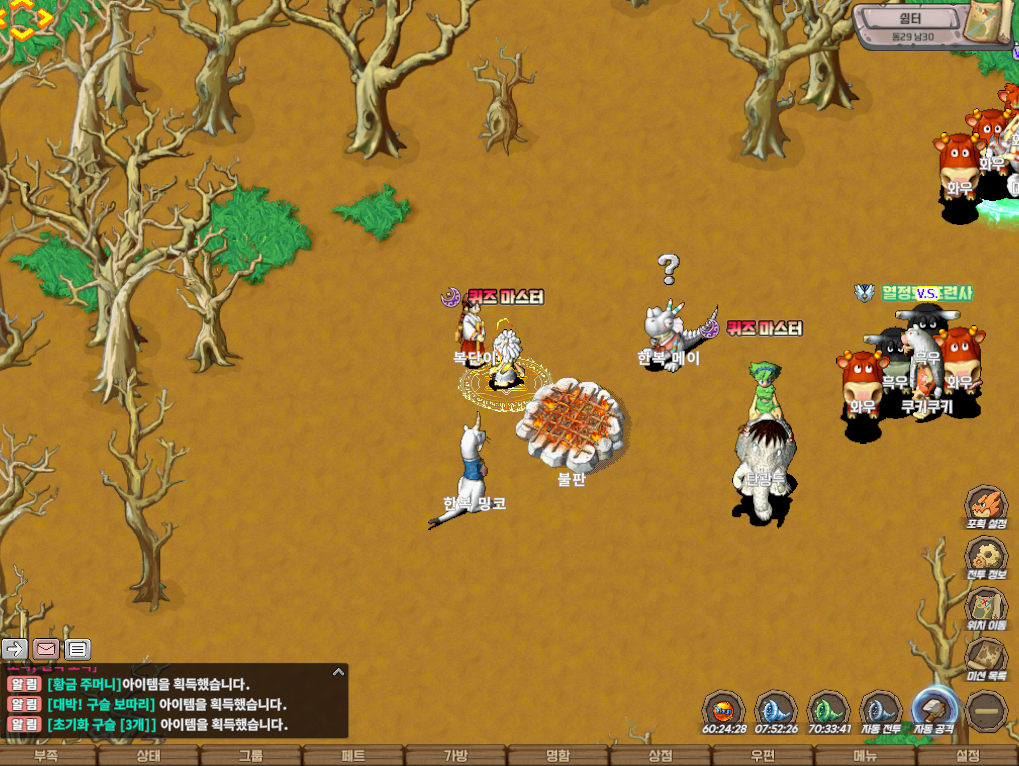This screenshot has height=766, width=1019.
Task: Open the 설정 (settings) menu
Action: pos(967,756)
